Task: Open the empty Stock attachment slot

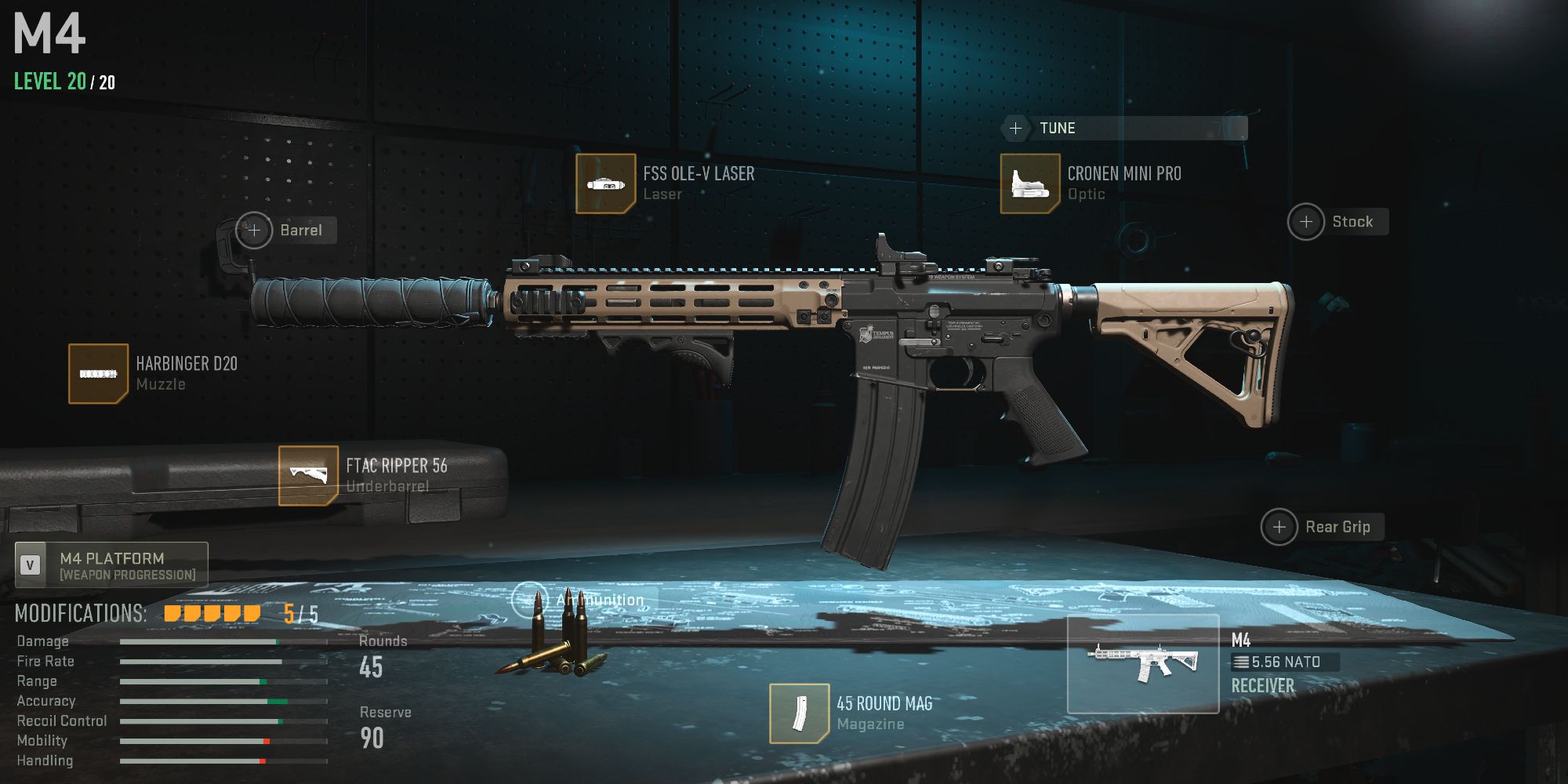Action: pos(1306,222)
